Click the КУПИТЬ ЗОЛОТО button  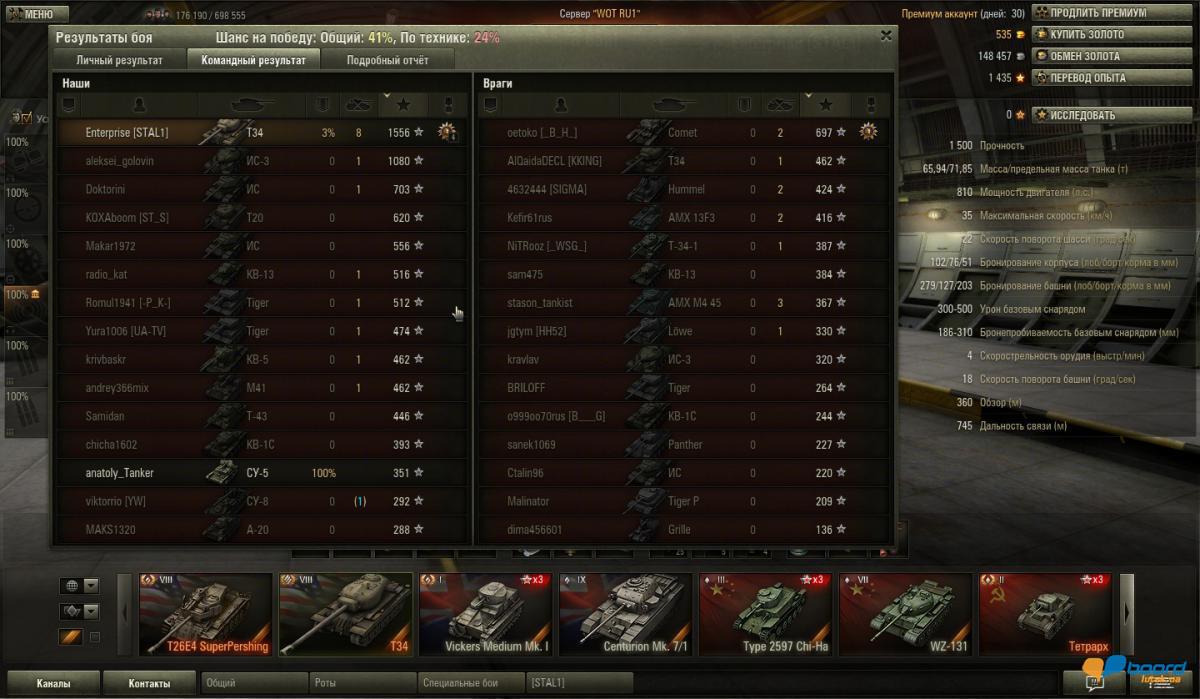(x=1086, y=35)
